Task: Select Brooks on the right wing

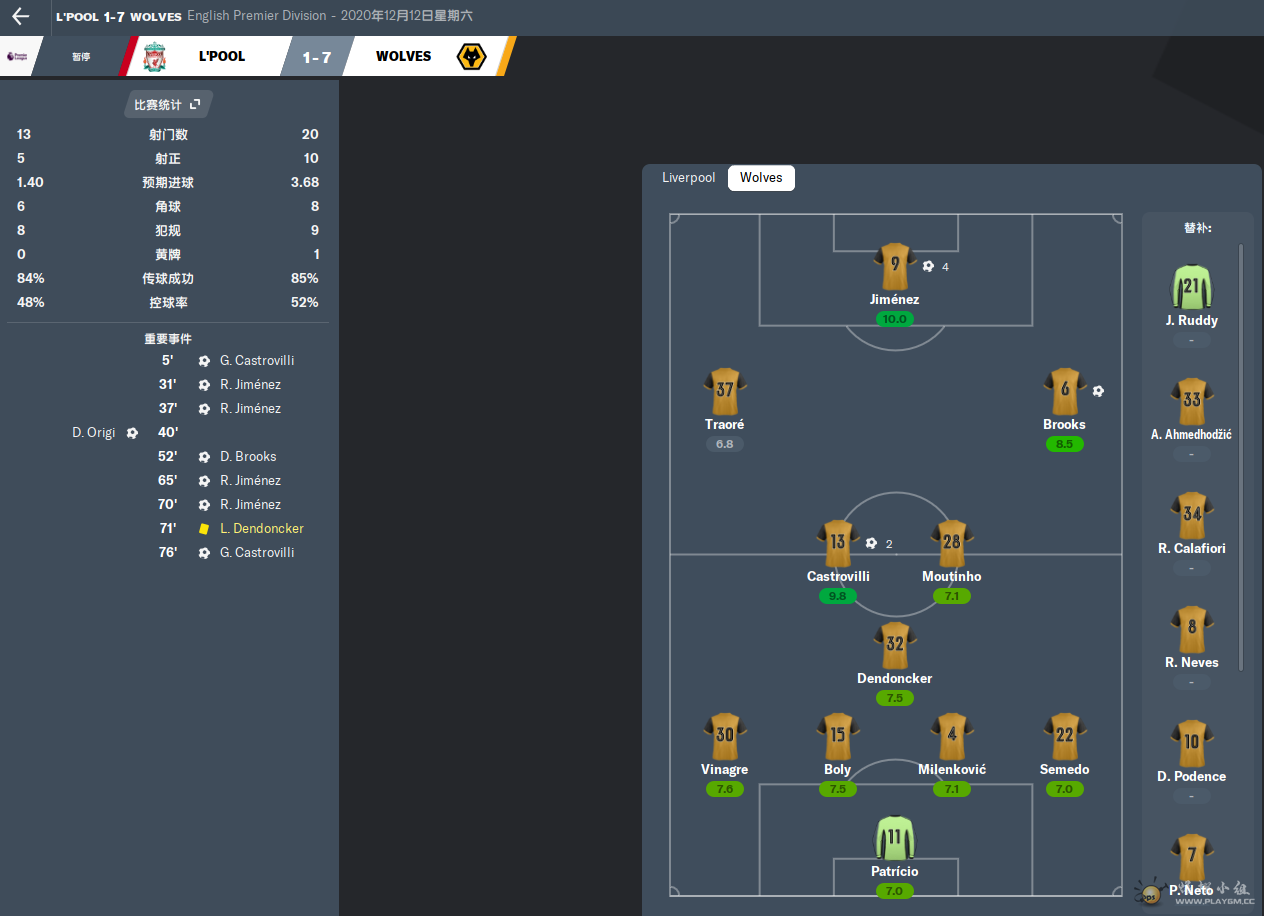Action: click(x=1064, y=393)
